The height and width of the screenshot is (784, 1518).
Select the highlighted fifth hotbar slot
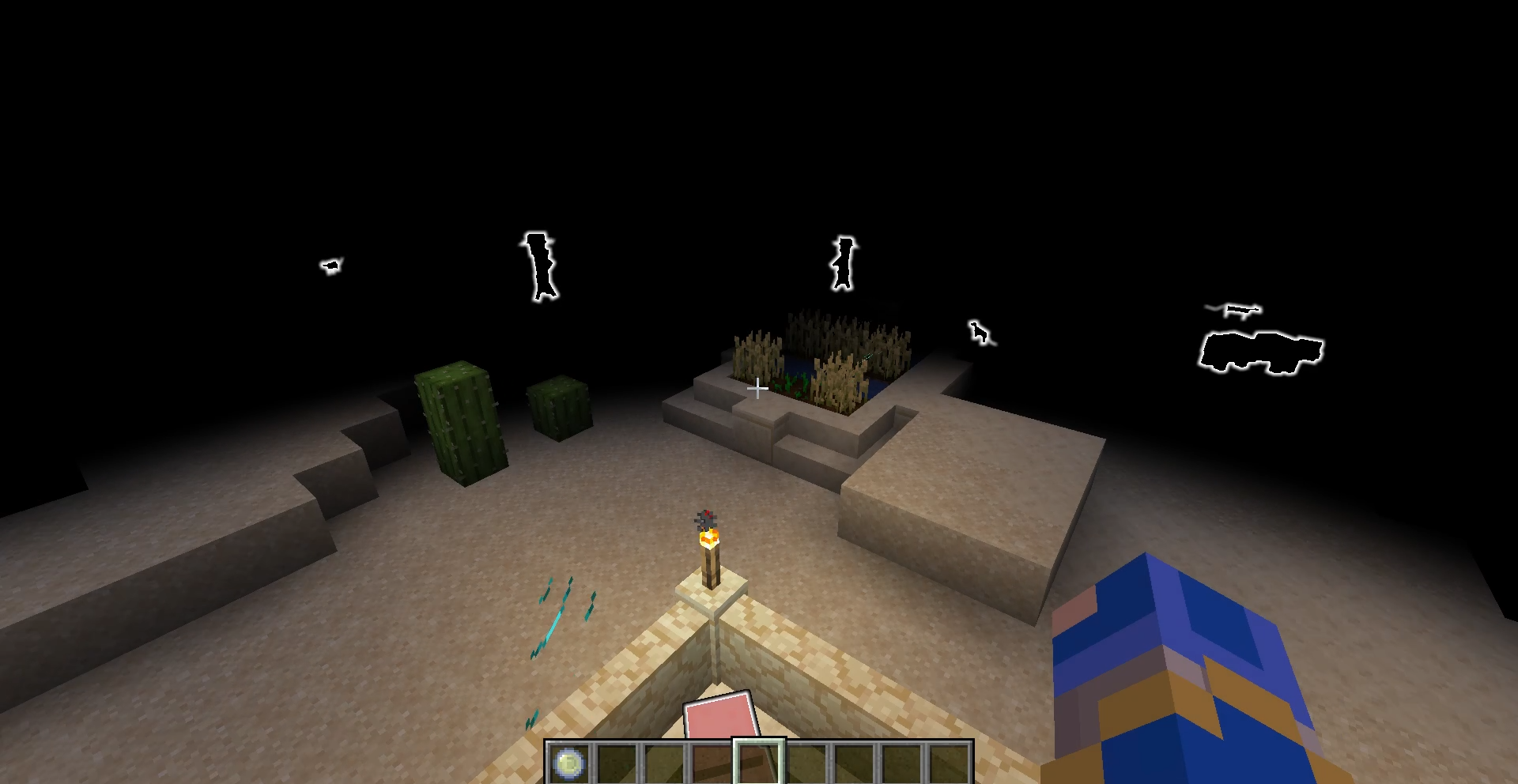pyautogui.click(x=757, y=763)
